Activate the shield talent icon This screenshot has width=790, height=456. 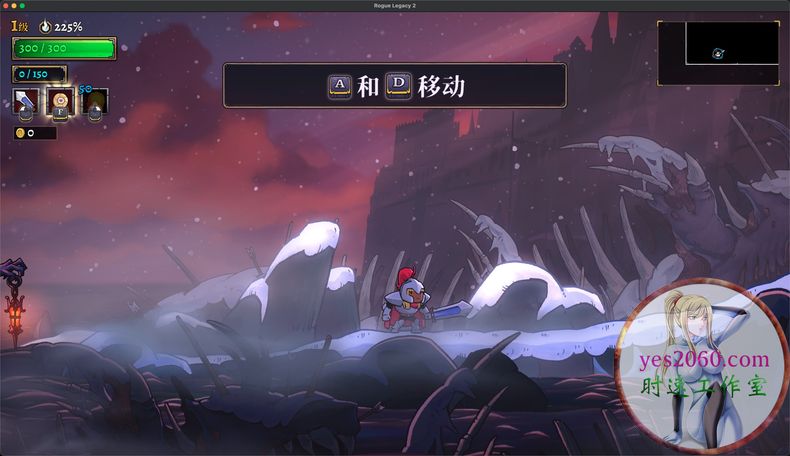point(60,101)
